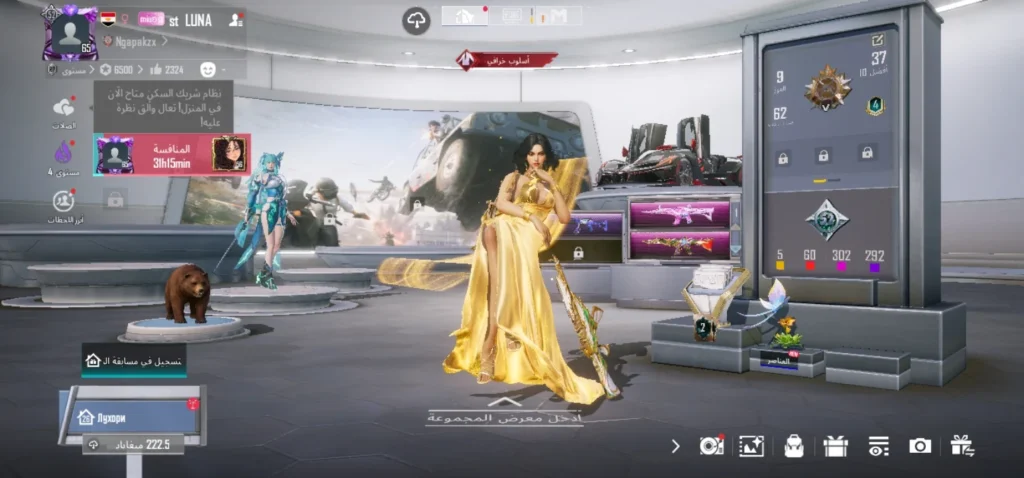Viewport: 1024px width, 478px height.
Task: Tap the likes counter showing 2324
Action: point(166,69)
